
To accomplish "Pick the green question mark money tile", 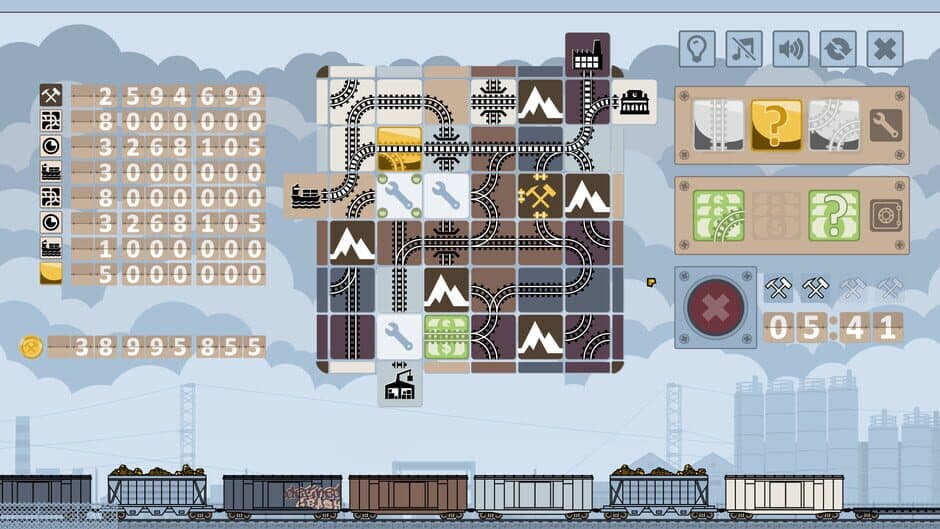I will [x=834, y=215].
